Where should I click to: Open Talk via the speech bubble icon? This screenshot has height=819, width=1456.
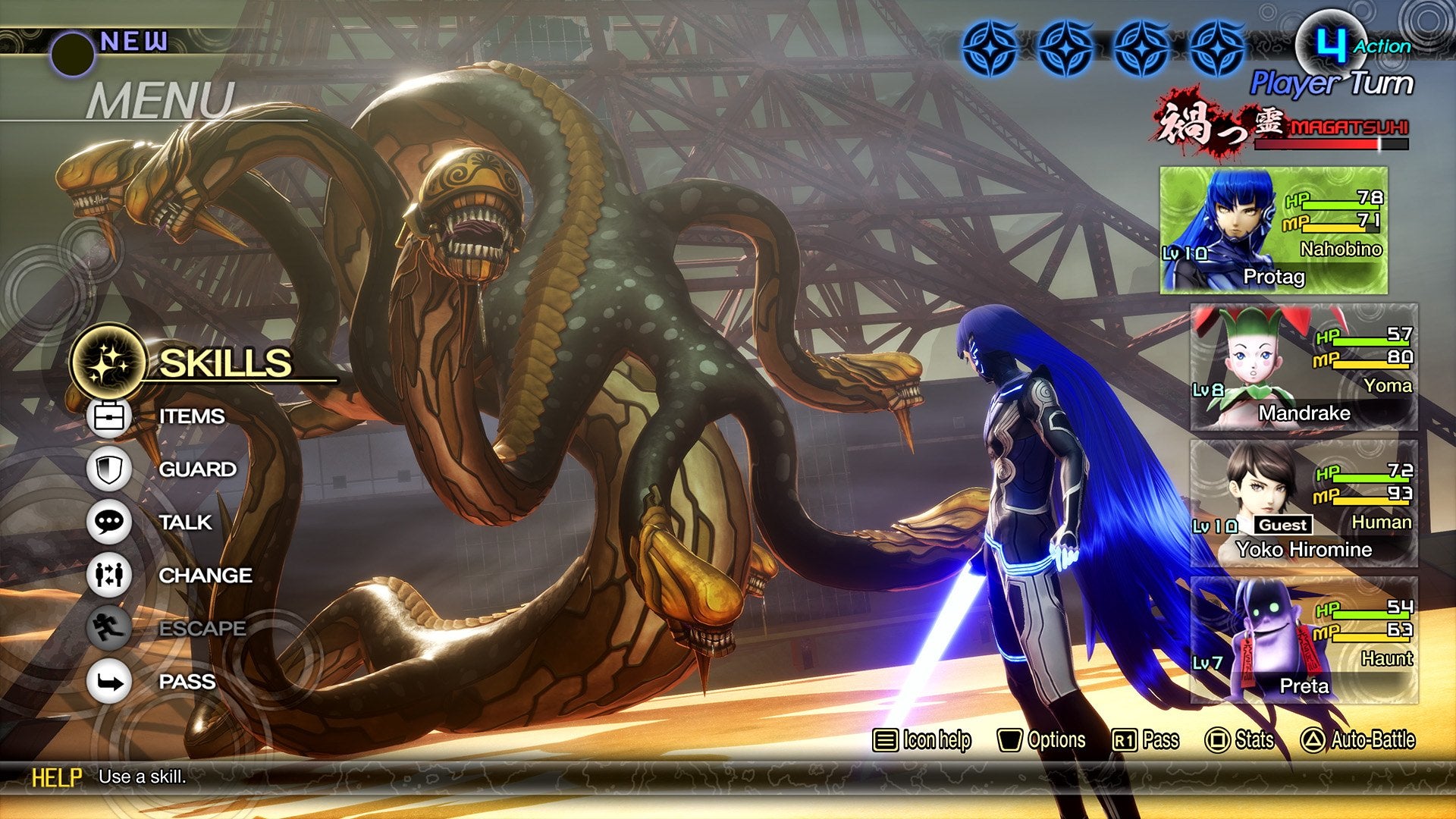pos(108,522)
